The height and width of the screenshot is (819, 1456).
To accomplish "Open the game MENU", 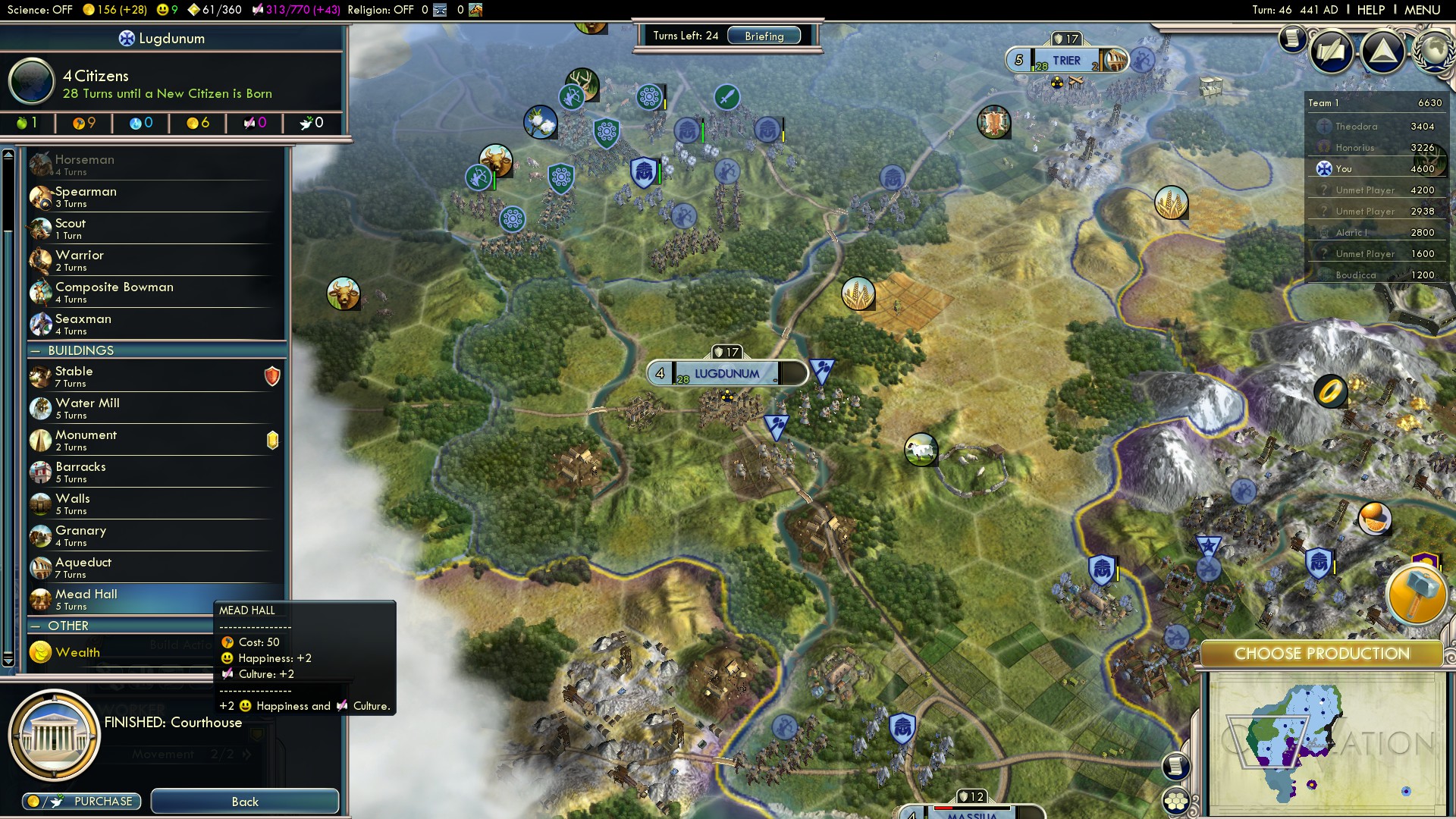I will point(1422,10).
